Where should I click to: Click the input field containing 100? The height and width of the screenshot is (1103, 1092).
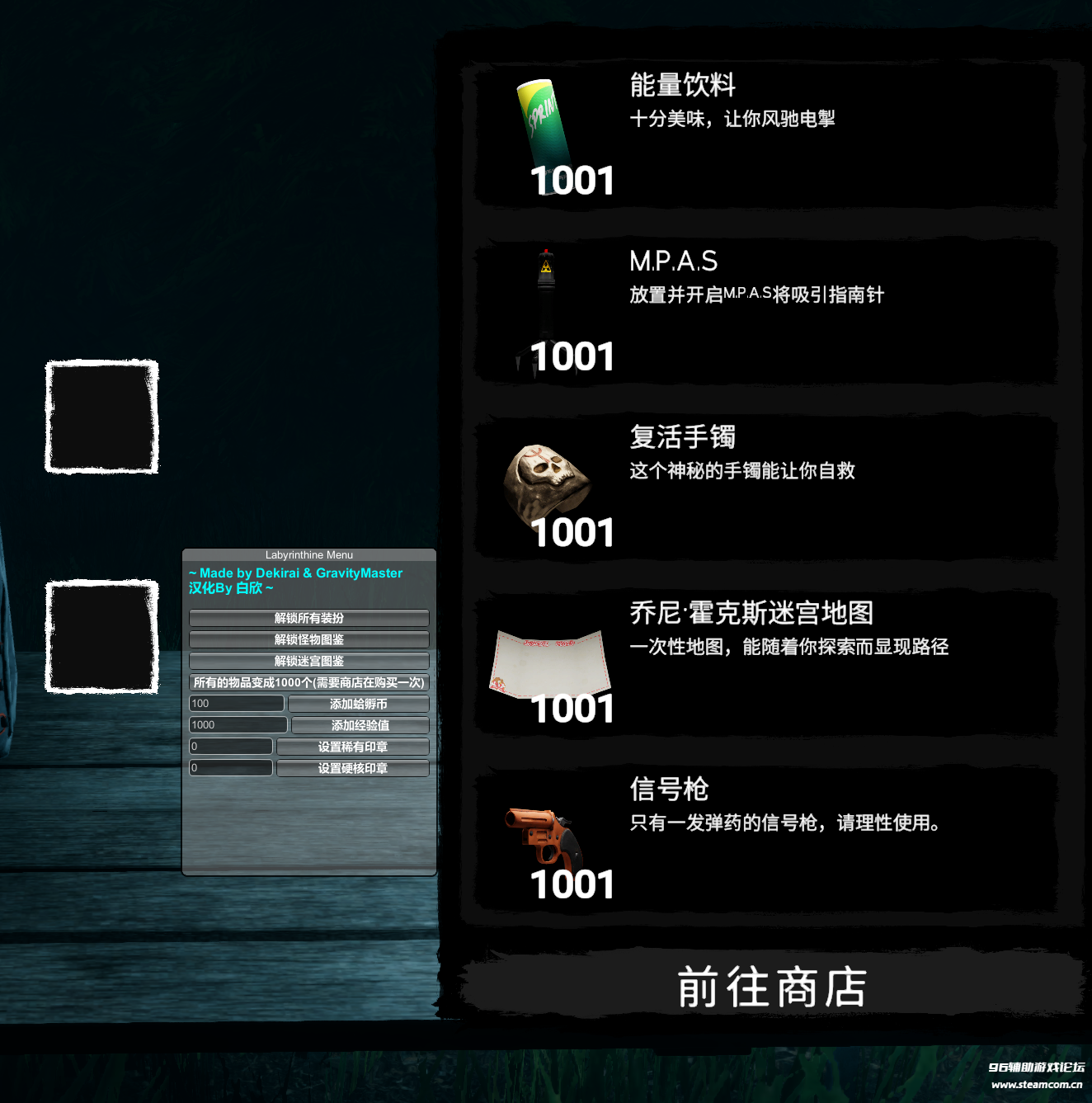tap(236, 704)
